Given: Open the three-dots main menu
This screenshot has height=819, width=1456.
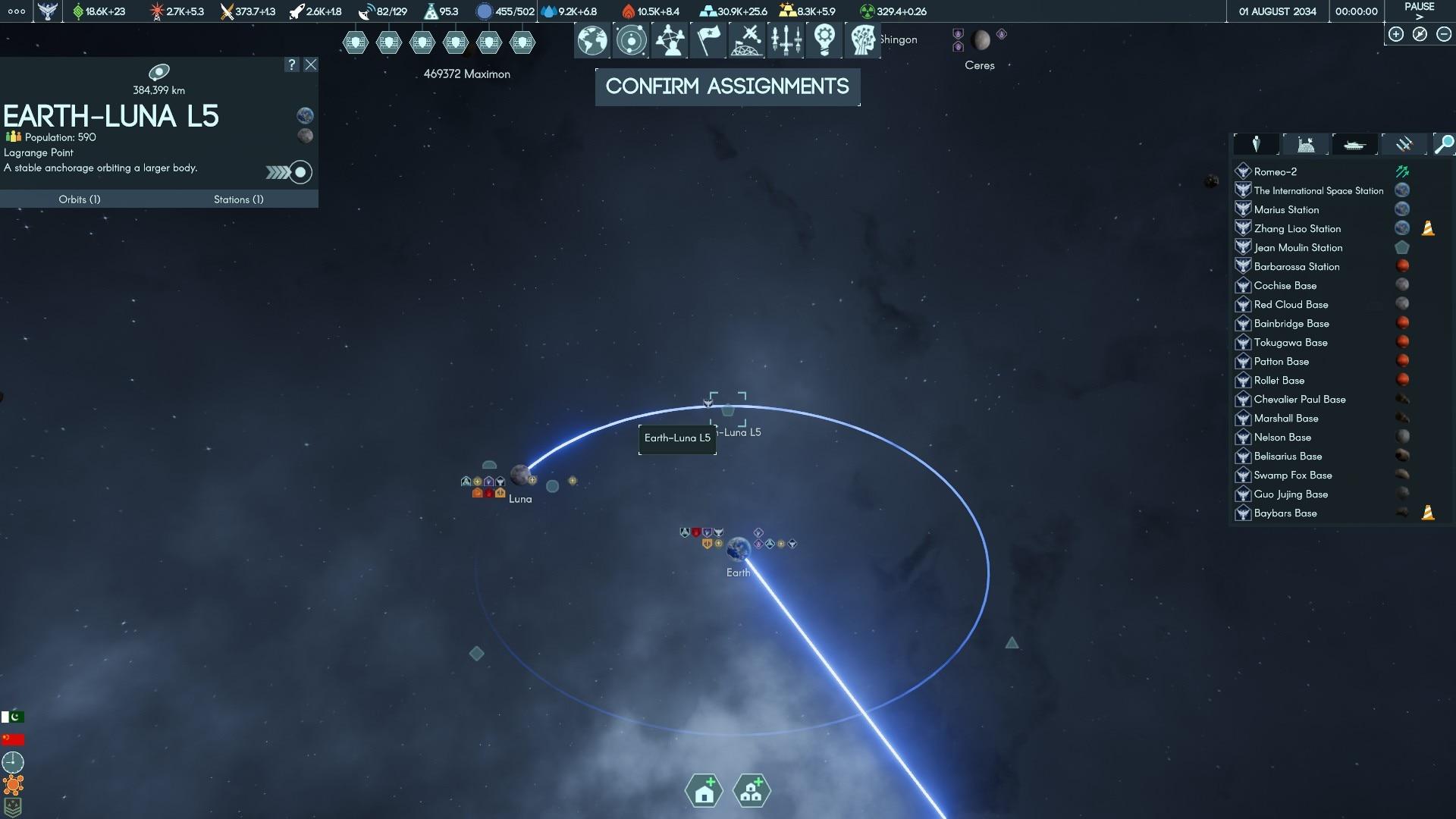Looking at the screenshot, I should click(x=16, y=11).
